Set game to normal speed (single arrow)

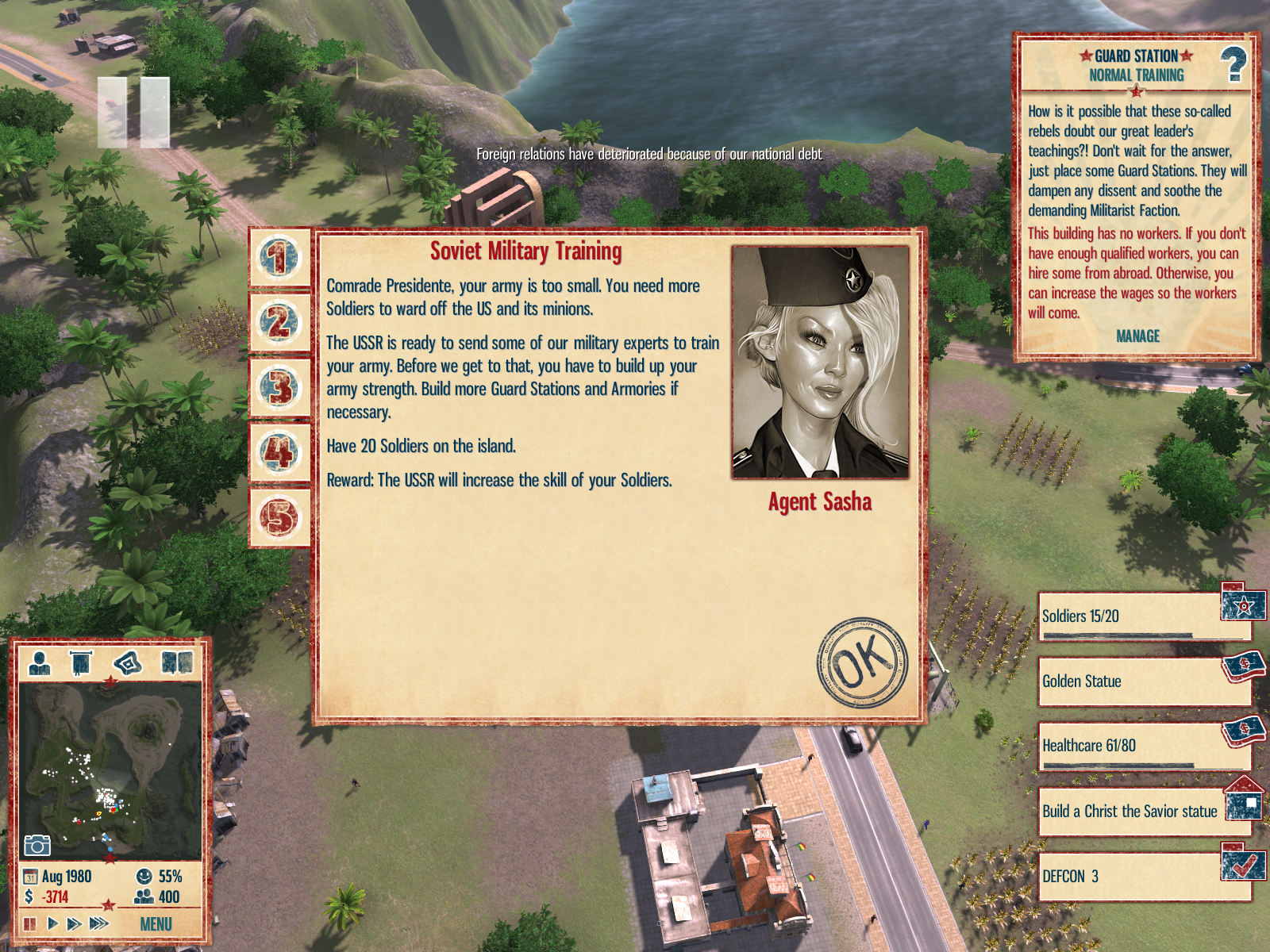(x=52, y=923)
